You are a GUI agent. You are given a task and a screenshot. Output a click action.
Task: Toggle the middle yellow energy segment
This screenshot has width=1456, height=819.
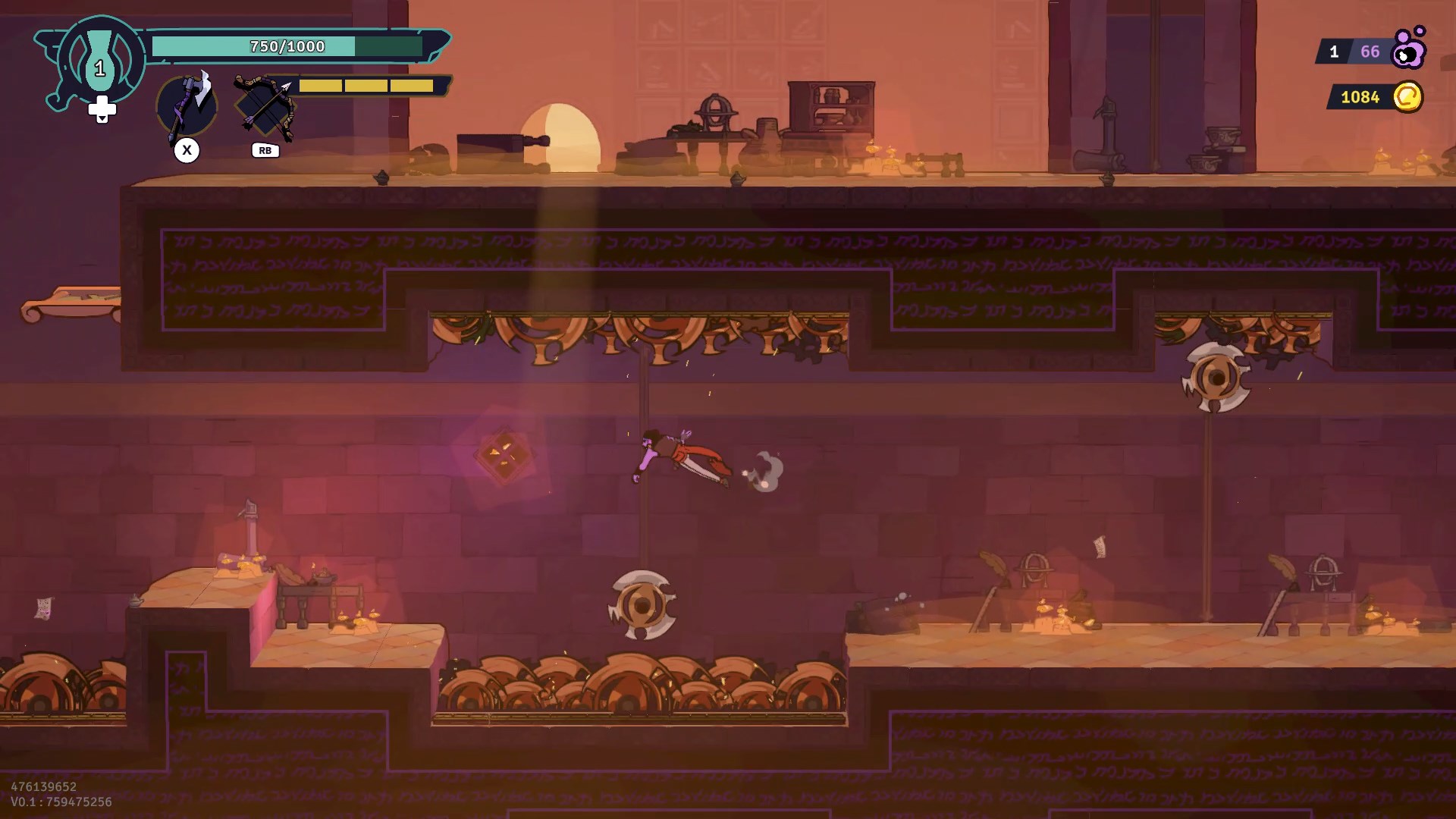click(366, 86)
